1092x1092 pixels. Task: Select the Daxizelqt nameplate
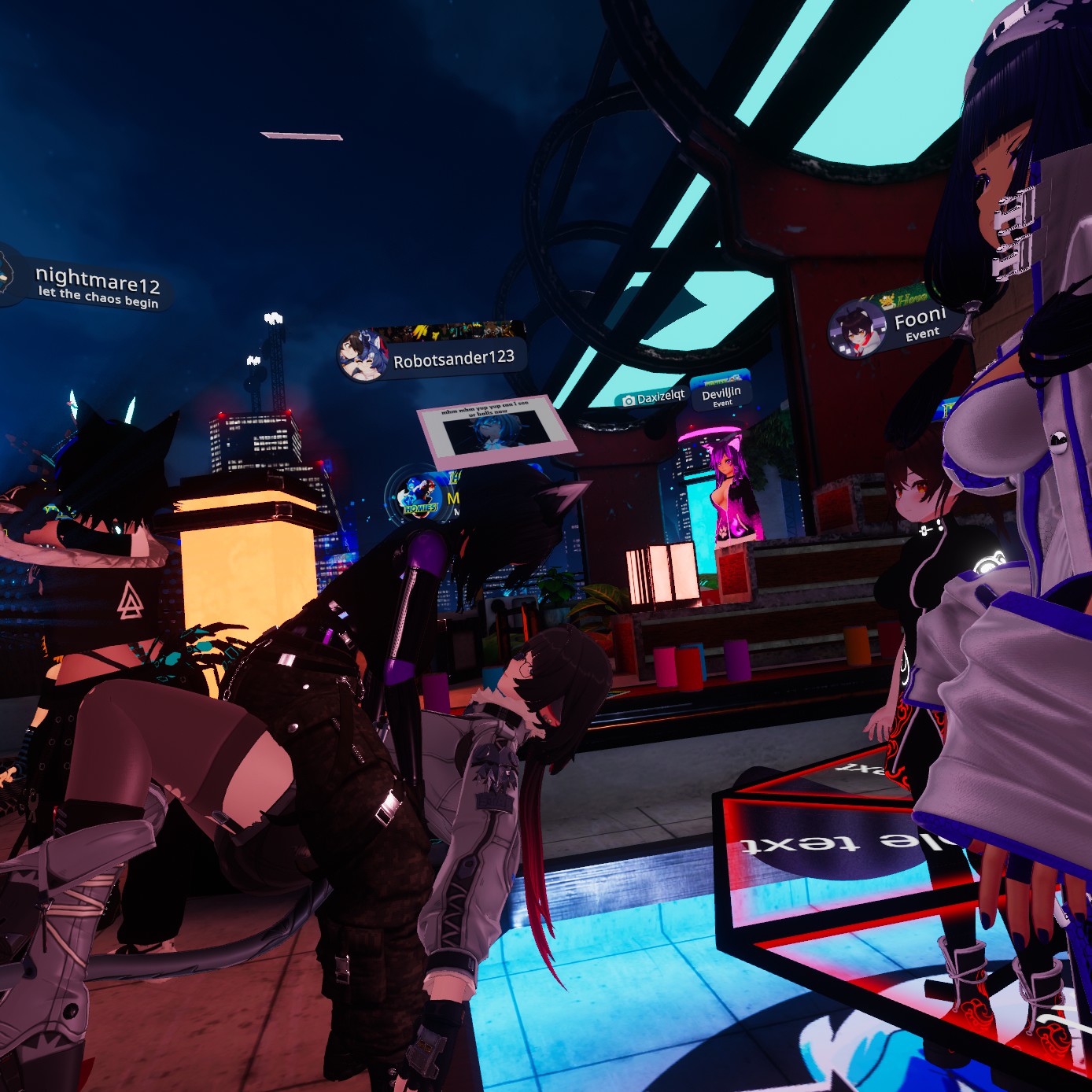click(653, 398)
